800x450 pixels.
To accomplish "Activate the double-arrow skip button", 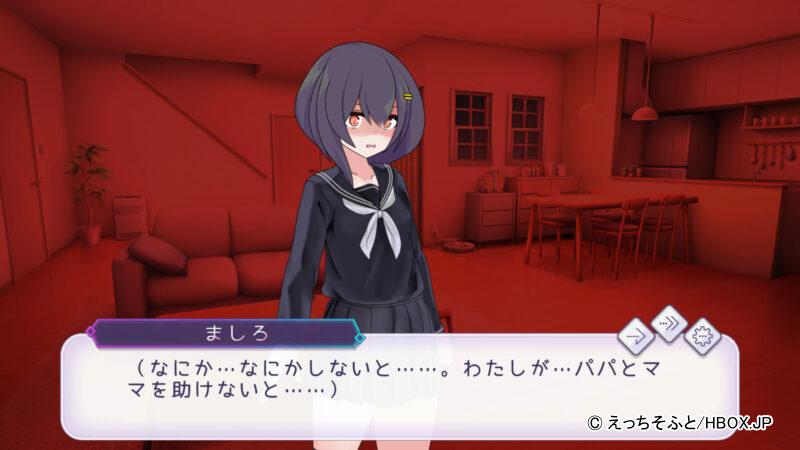I will [668, 323].
